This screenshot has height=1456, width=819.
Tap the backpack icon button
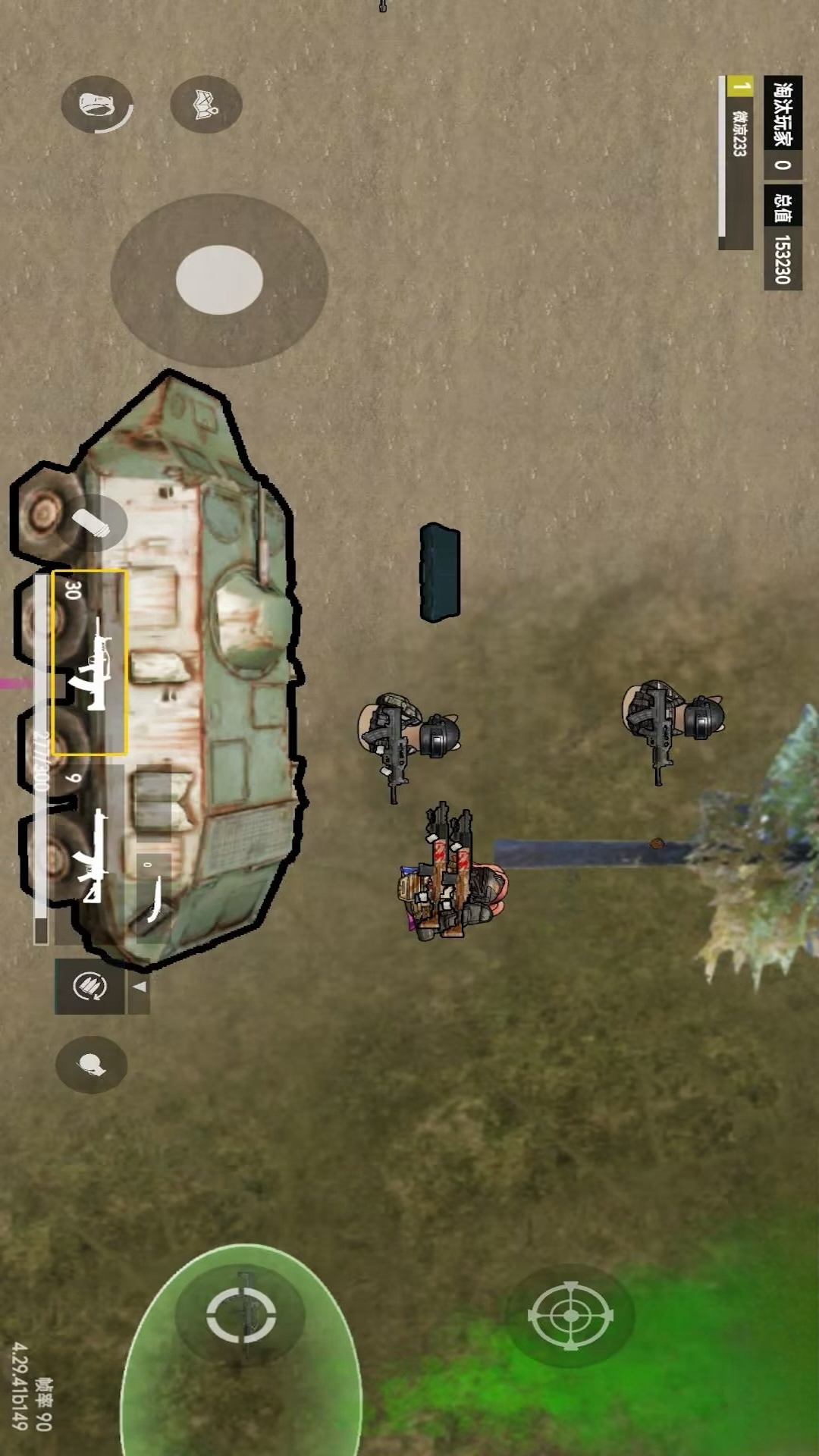tap(96, 105)
